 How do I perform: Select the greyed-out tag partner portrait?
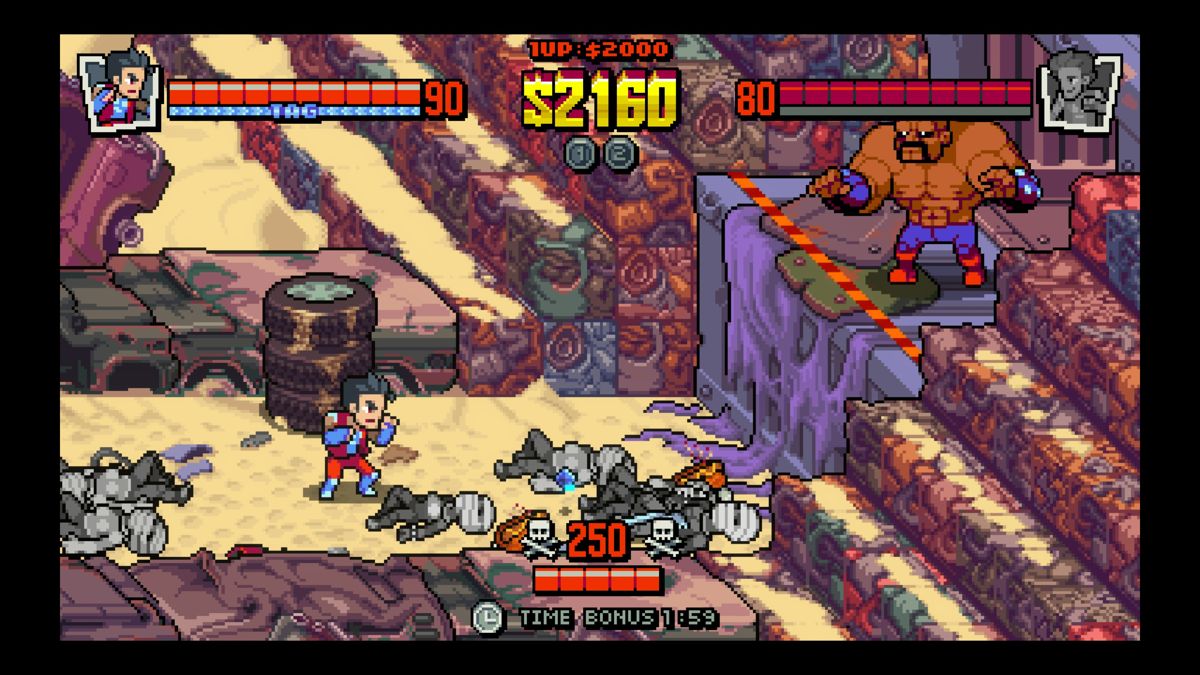pyautogui.click(x=1080, y=89)
